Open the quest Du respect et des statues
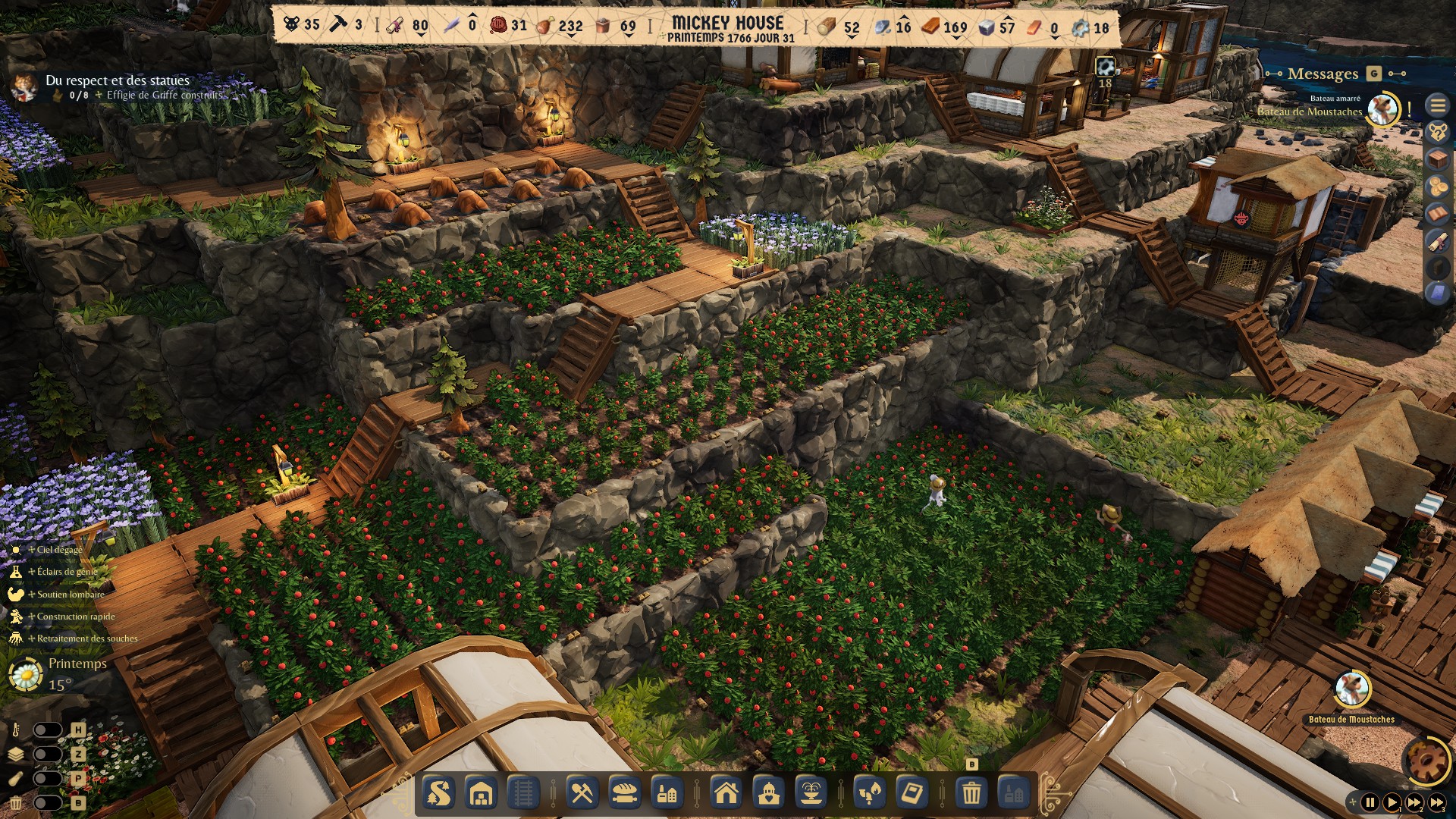Image resolution: width=1456 pixels, height=819 pixels. [x=118, y=80]
